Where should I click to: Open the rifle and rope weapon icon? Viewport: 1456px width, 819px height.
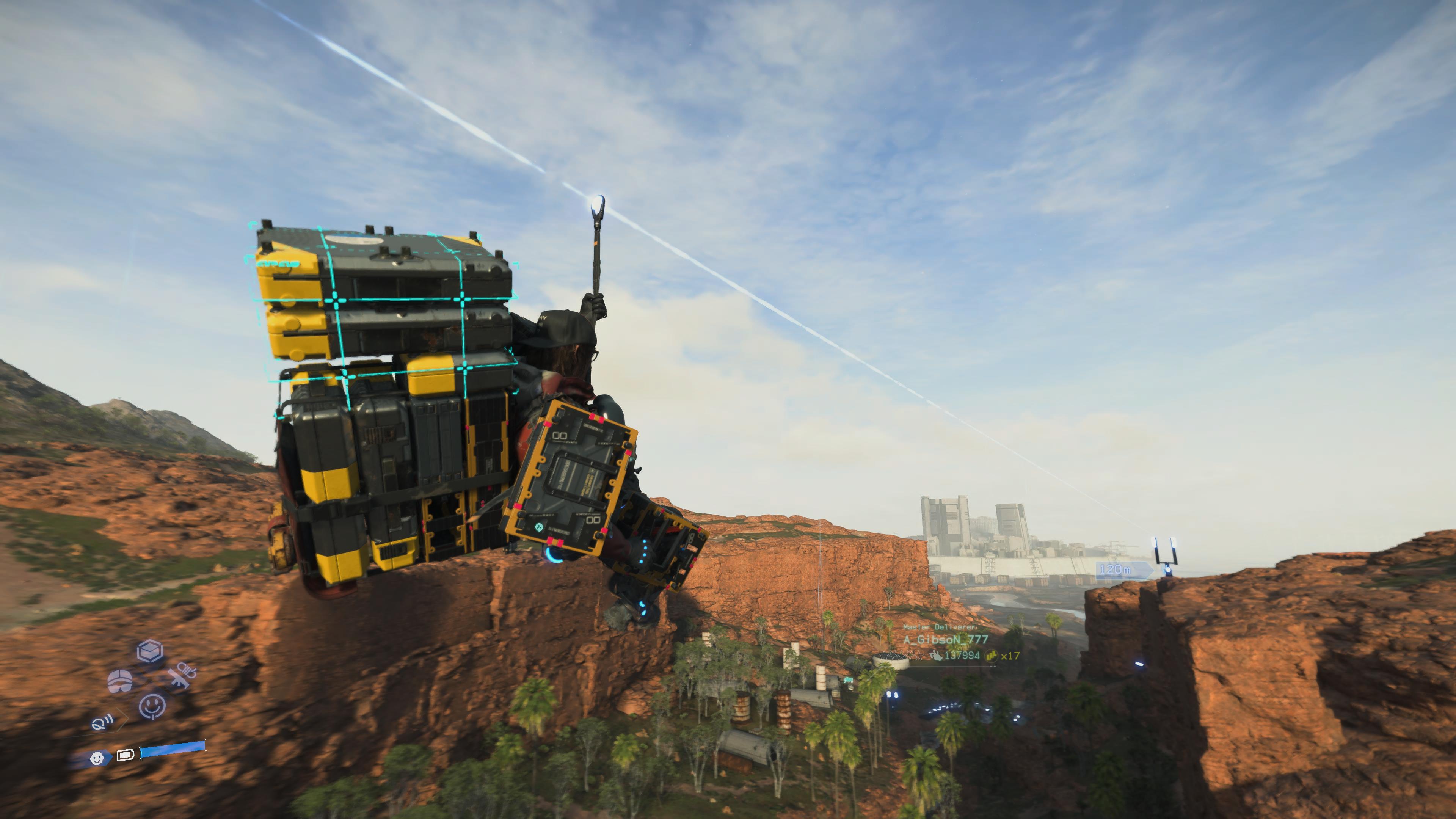coord(182,676)
